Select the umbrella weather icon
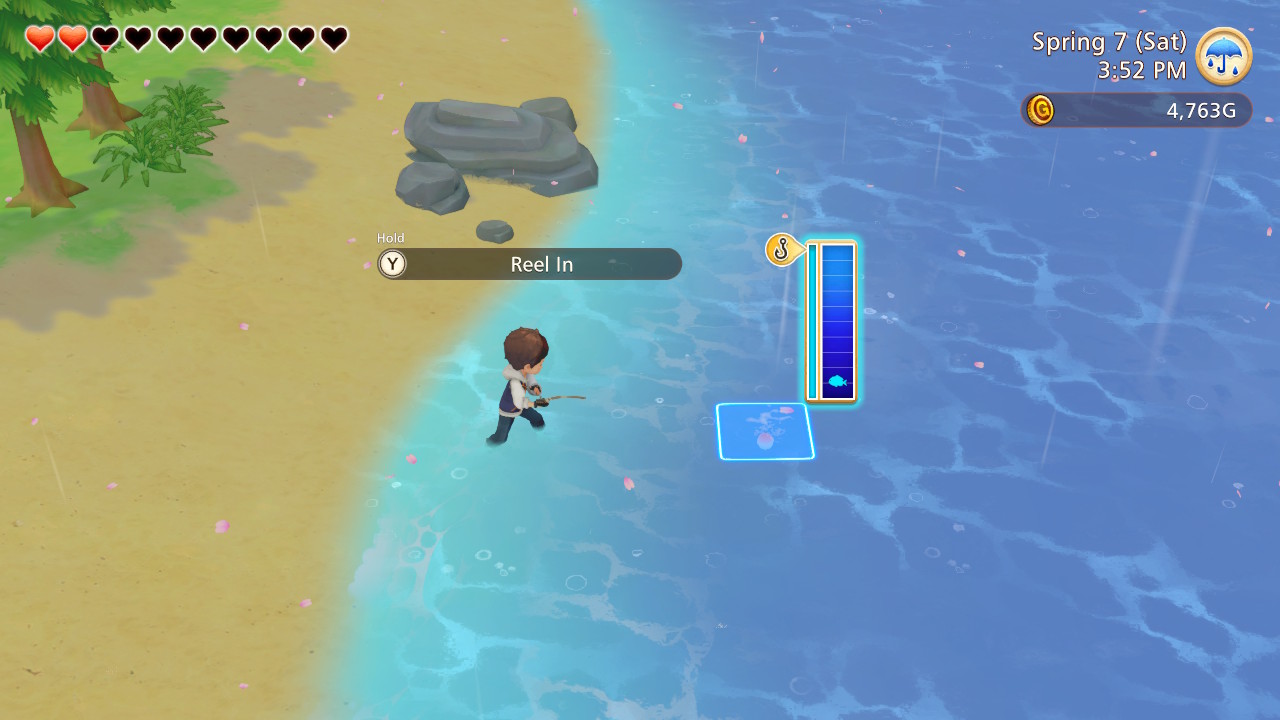This screenshot has height=720, width=1280. point(1222,57)
